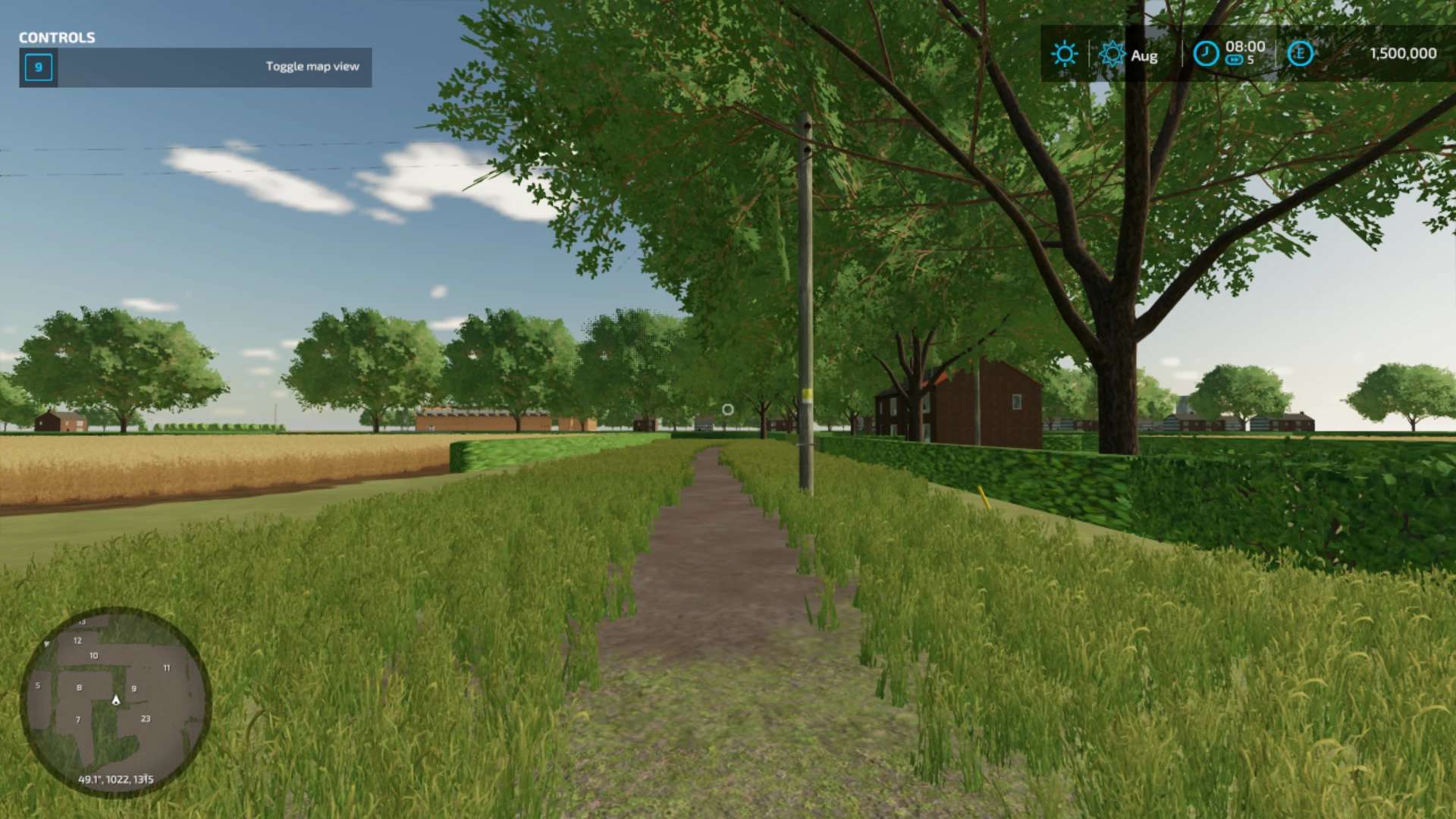Open the circular minimap
This screenshot has height=819, width=1456.
tap(115, 701)
